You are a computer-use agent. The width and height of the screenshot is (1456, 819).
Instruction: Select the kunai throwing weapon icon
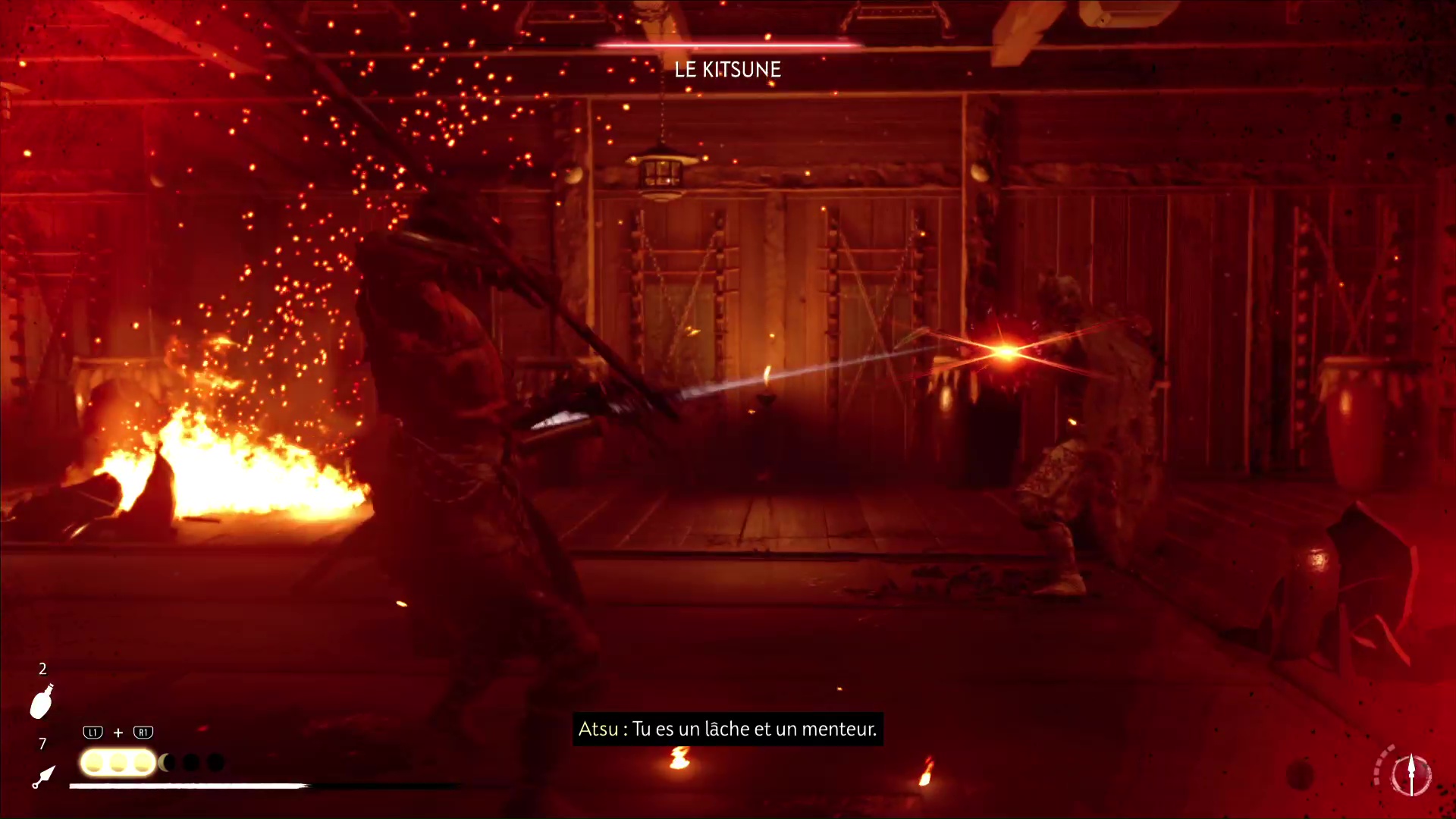tap(43, 777)
